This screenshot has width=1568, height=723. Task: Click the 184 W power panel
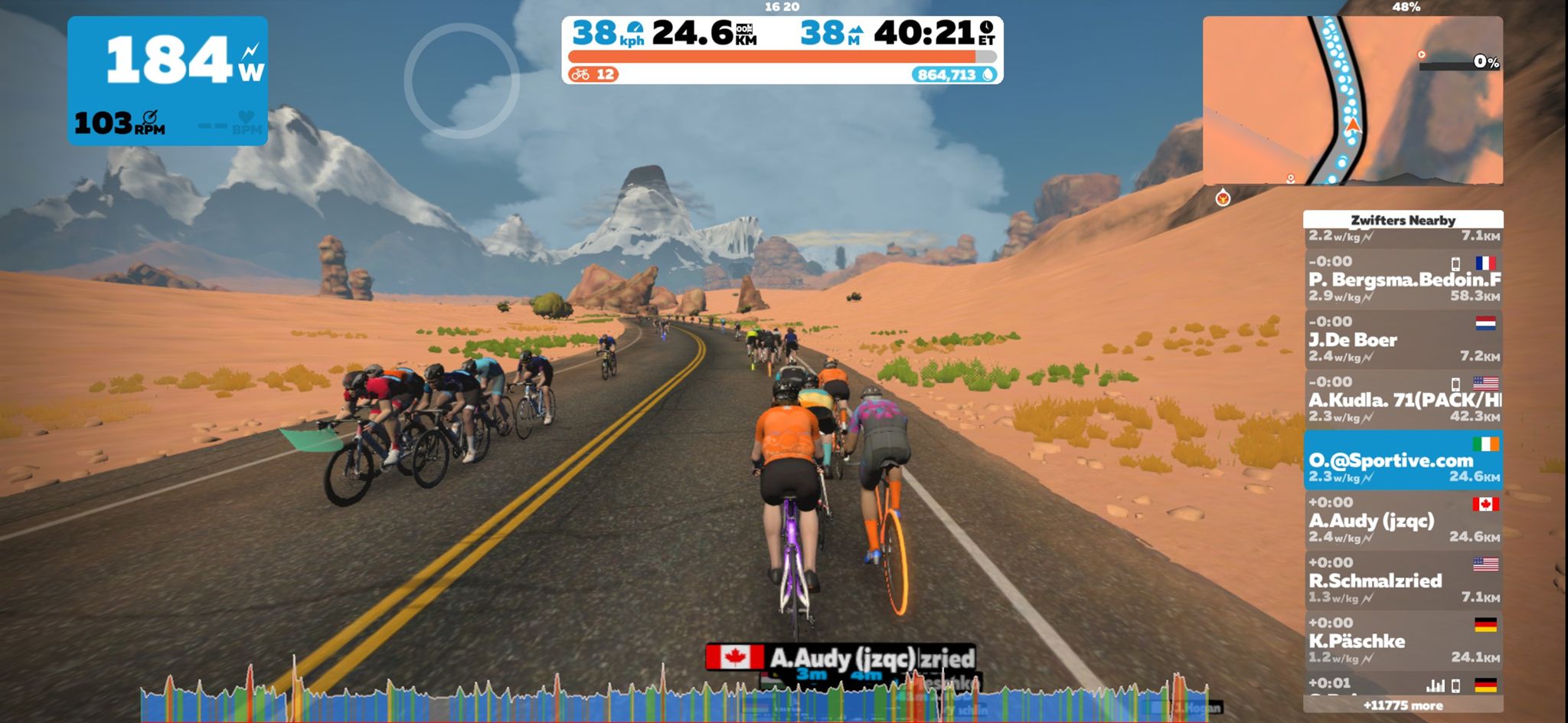[x=168, y=80]
